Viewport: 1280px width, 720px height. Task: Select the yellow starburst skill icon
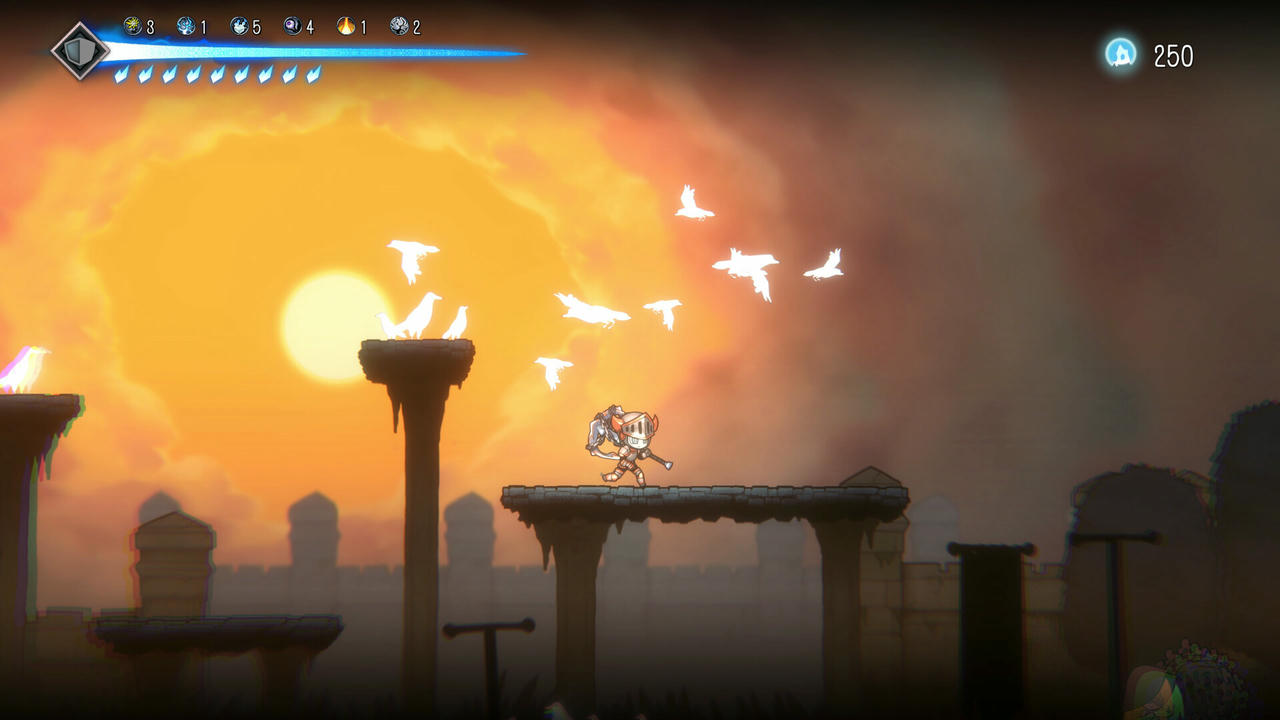click(x=133, y=26)
